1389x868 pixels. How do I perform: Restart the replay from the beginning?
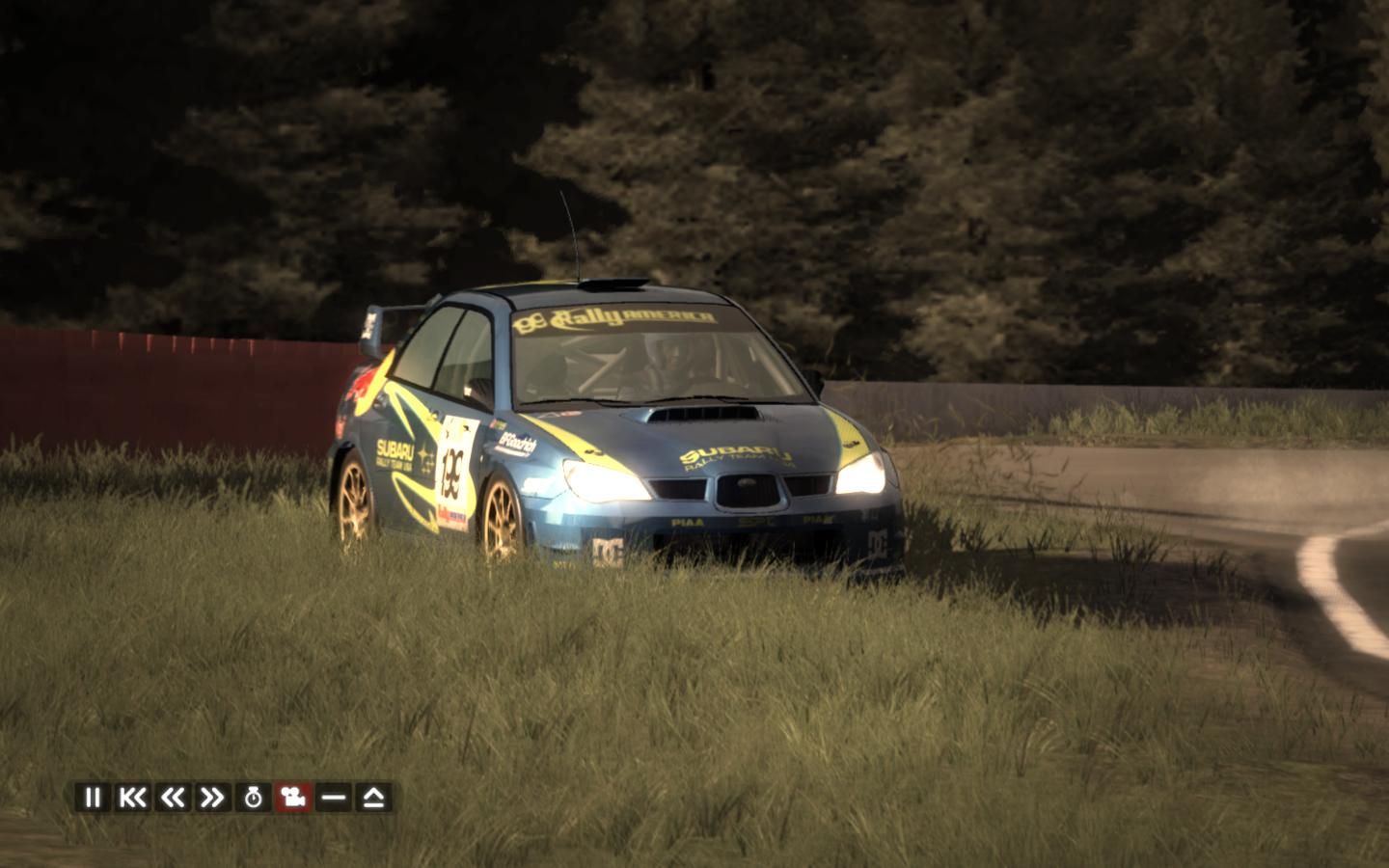[132, 798]
